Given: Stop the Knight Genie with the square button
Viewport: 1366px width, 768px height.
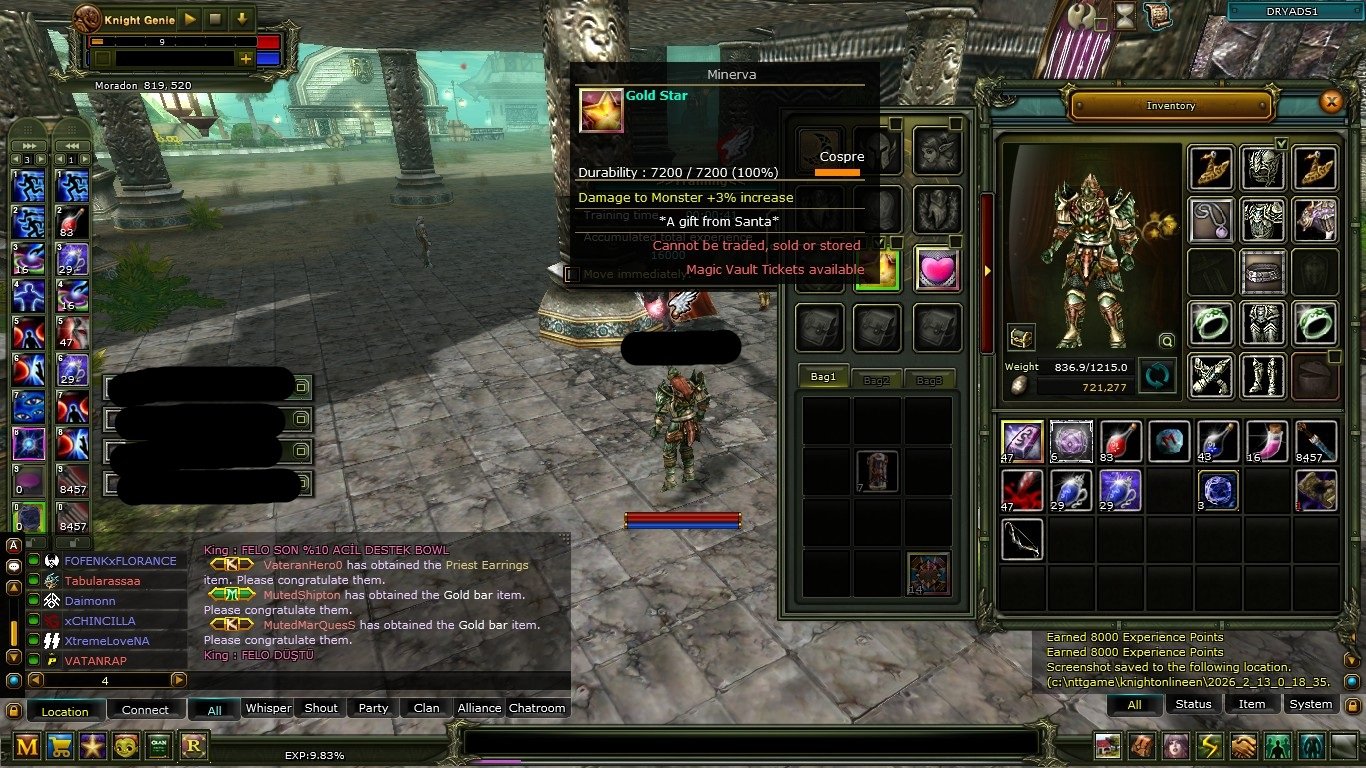Looking at the screenshot, I should 215,19.
